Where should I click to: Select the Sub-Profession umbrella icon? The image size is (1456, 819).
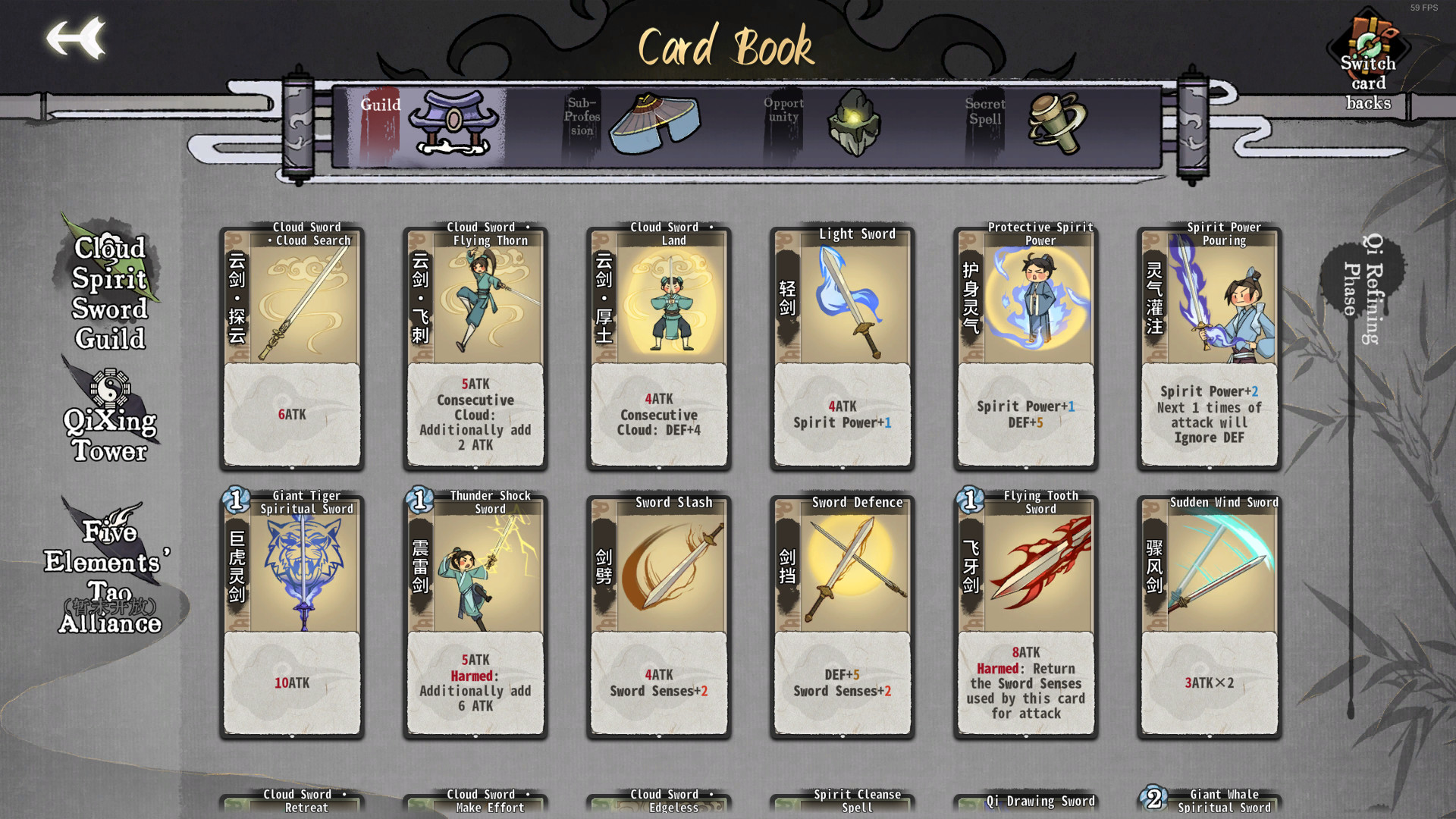click(x=654, y=121)
